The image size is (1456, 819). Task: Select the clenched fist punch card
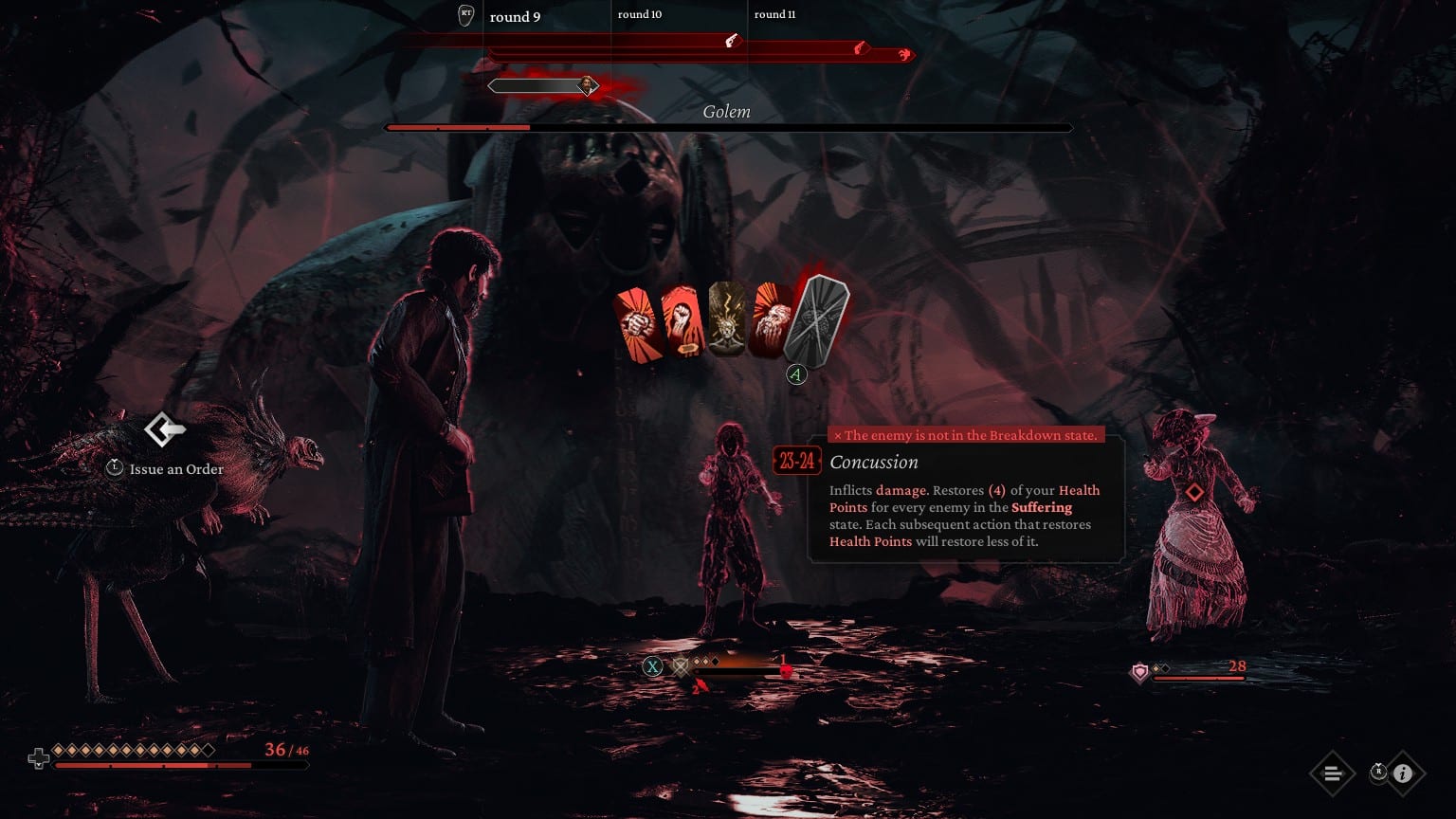(x=635, y=324)
